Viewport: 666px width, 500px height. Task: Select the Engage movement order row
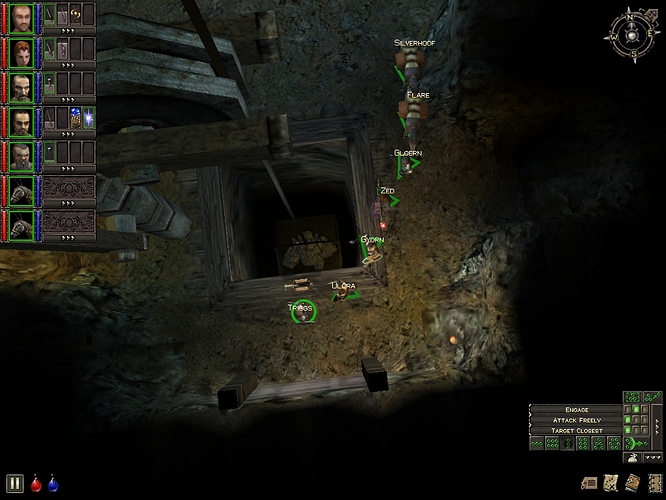point(574,409)
